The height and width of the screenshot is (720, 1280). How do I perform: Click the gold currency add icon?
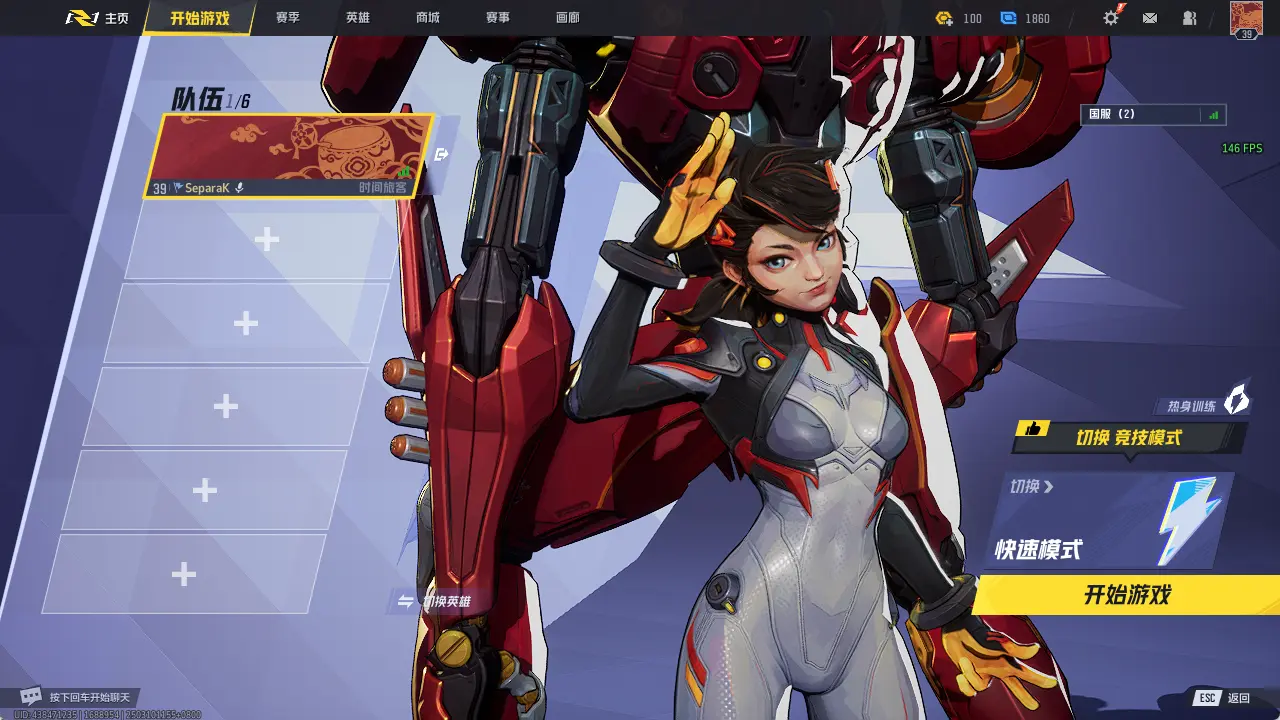tap(944, 18)
